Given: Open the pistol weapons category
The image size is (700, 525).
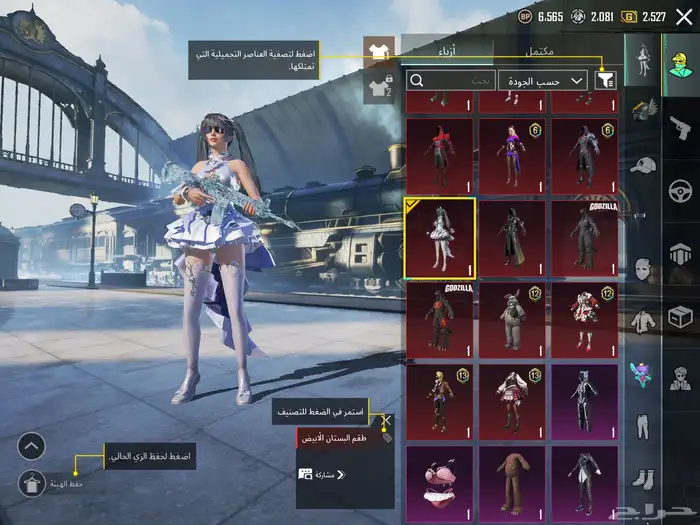Looking at the screenshot, I should (681, 126).
